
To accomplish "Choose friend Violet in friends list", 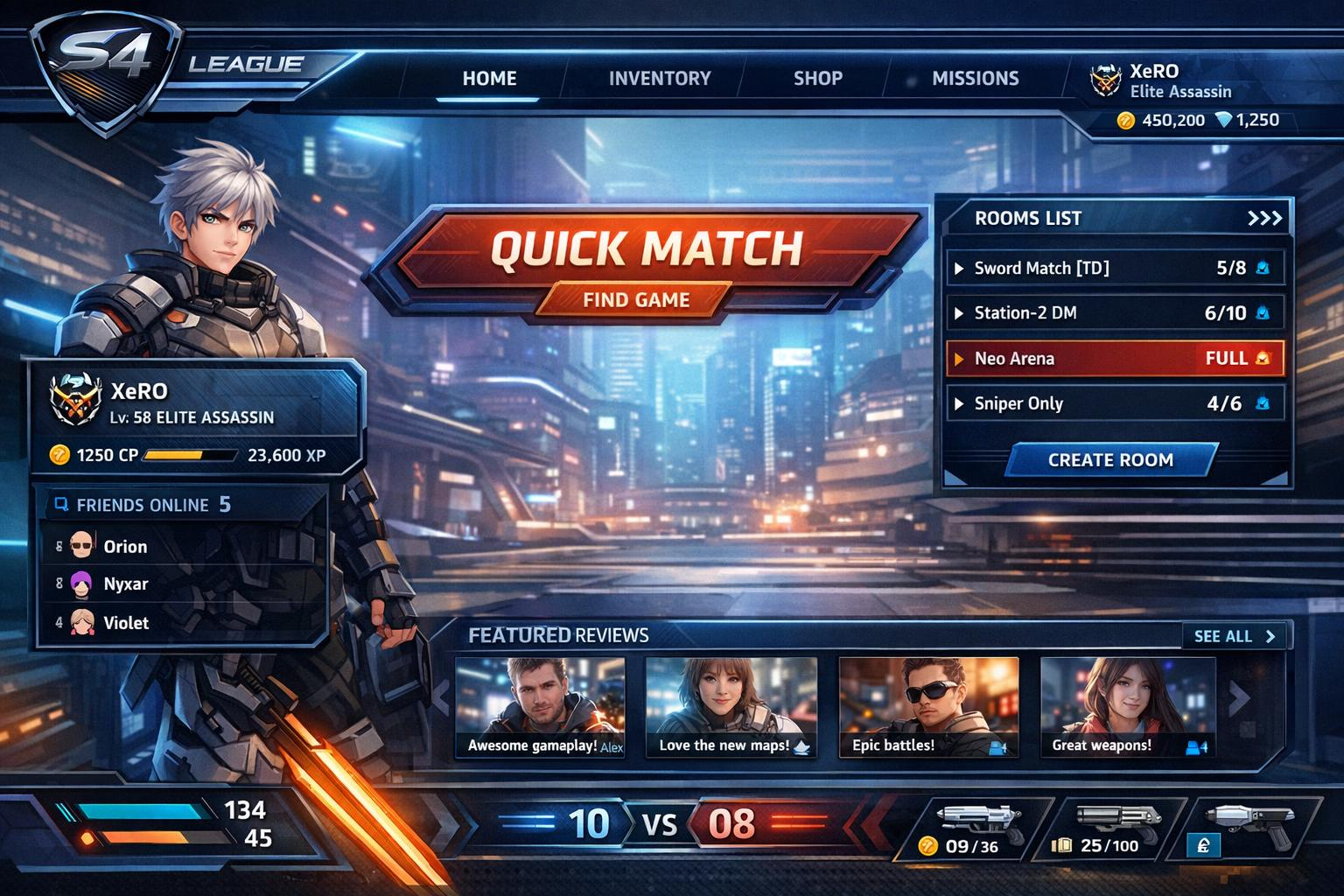I will tap(126, 623).
